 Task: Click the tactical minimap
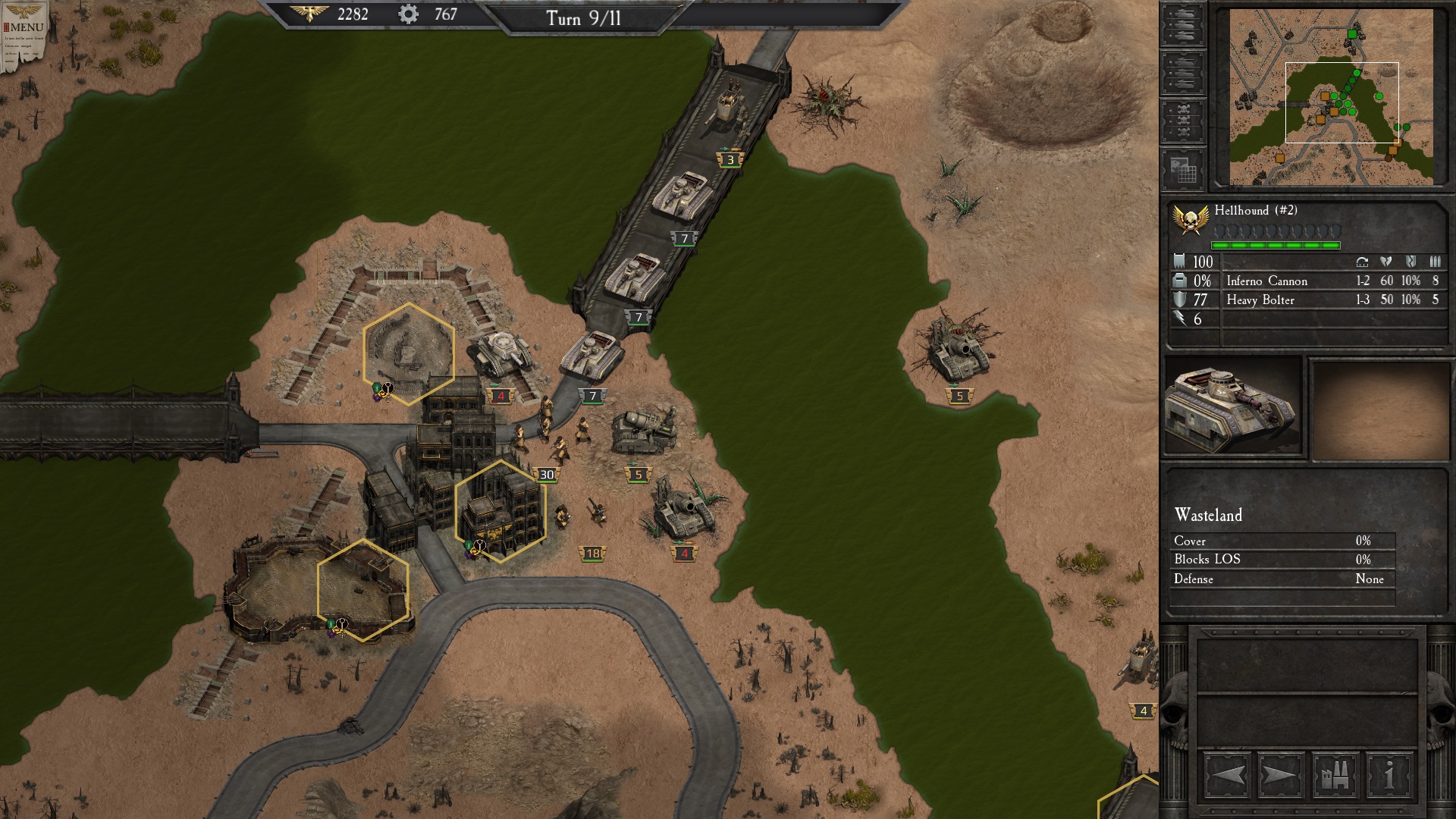pos(1331,97)
